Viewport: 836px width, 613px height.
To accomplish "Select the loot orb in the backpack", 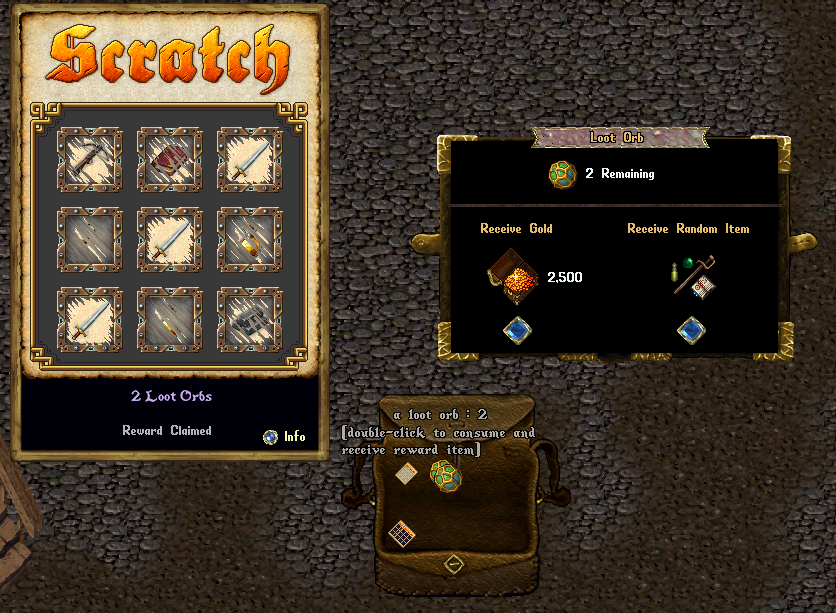I will click(445, 476).
